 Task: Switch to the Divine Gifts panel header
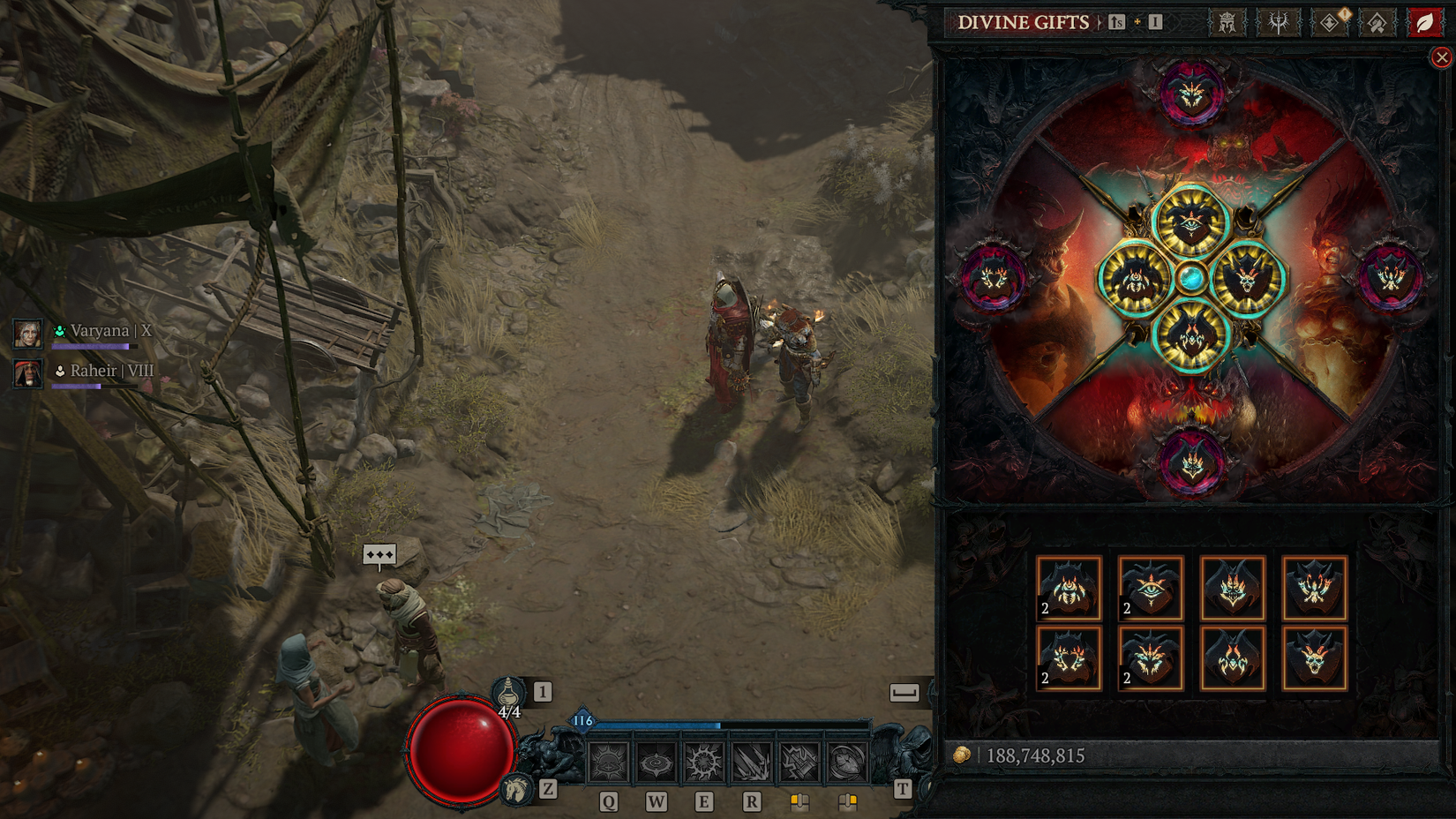click(x=1024, y=23)
